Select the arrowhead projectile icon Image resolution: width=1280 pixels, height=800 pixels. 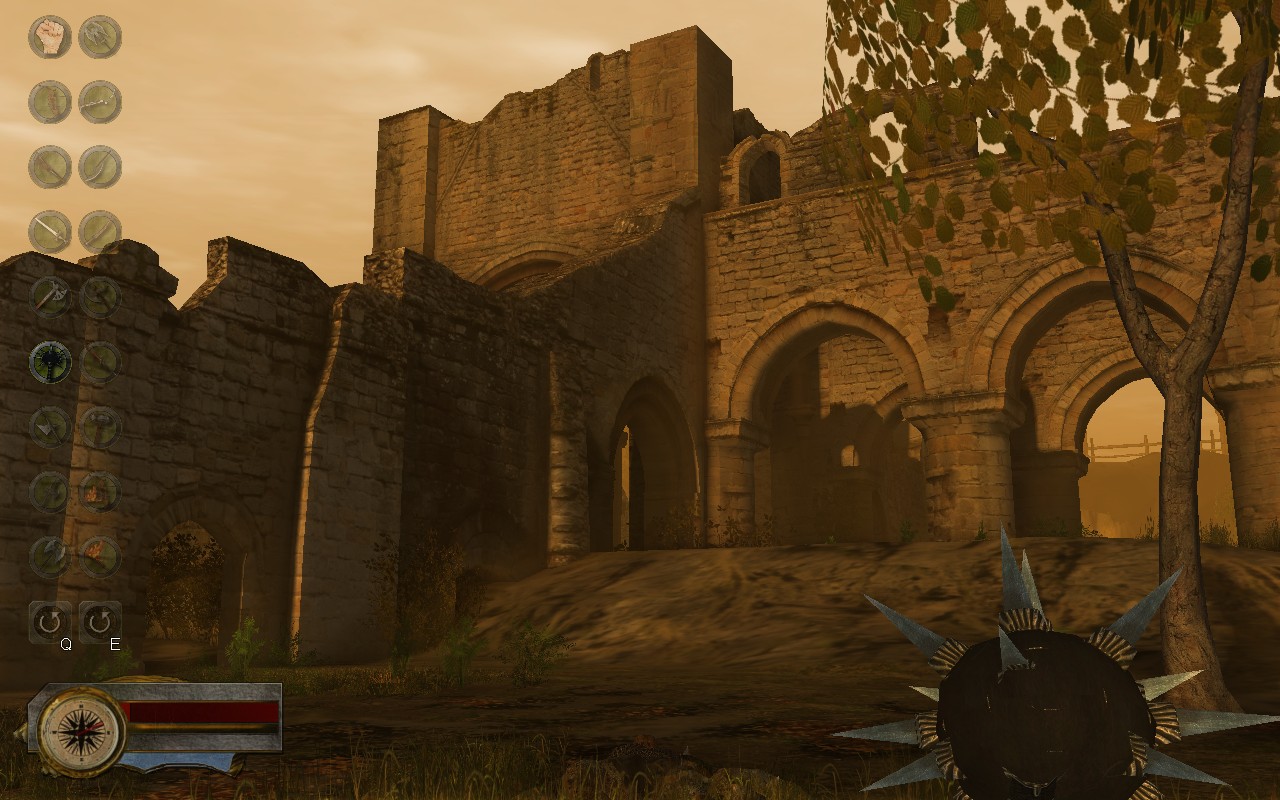[x=48, y=425]
